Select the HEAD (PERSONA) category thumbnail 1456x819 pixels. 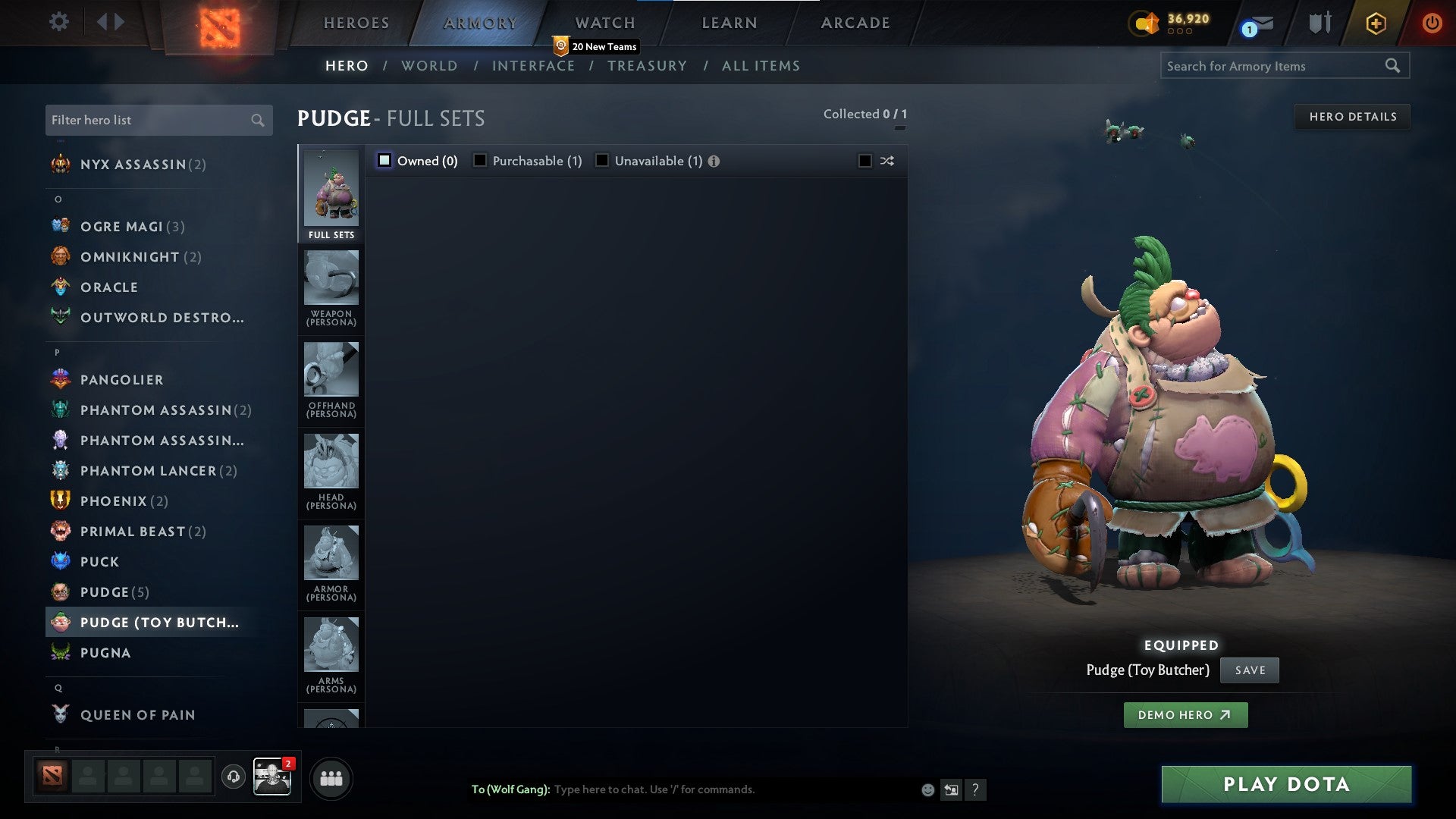pyautogui.click(x=331, y=461)
